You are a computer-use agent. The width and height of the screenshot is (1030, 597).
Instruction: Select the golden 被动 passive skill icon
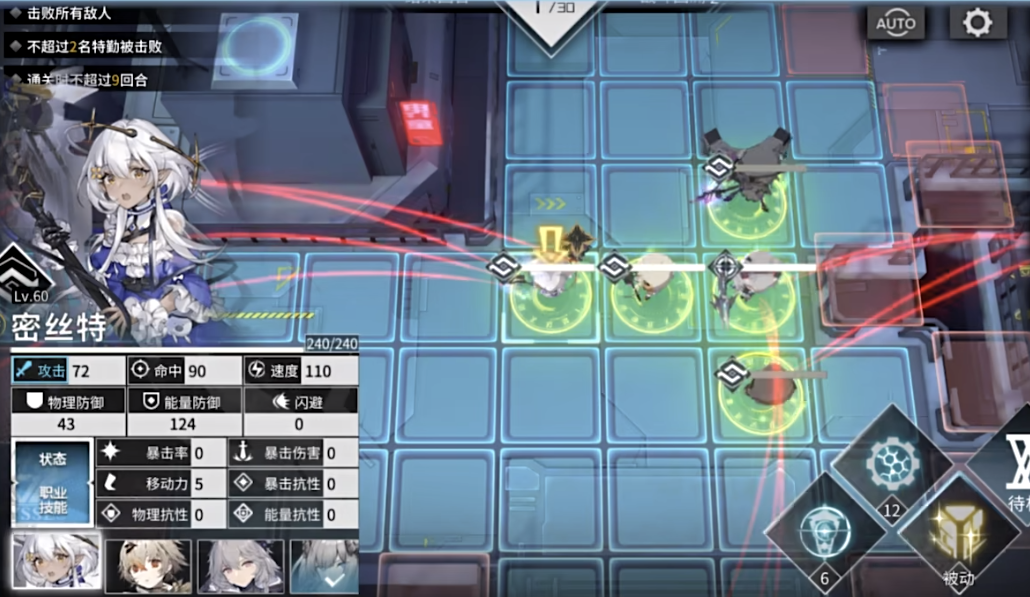pos(957,531)
